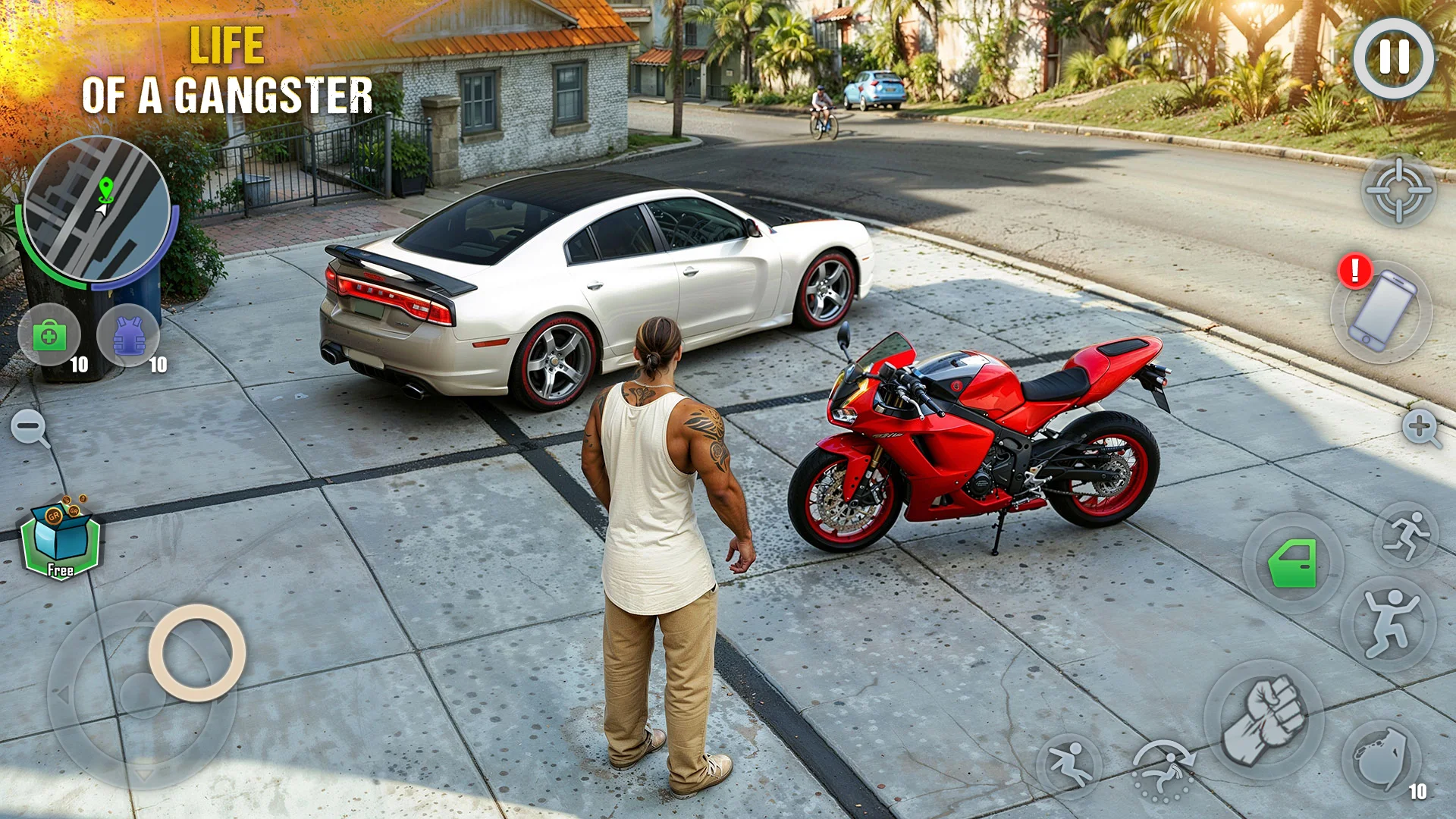
Task: Use a health kit from the medkit icon
Action: [x=51, y=336]
